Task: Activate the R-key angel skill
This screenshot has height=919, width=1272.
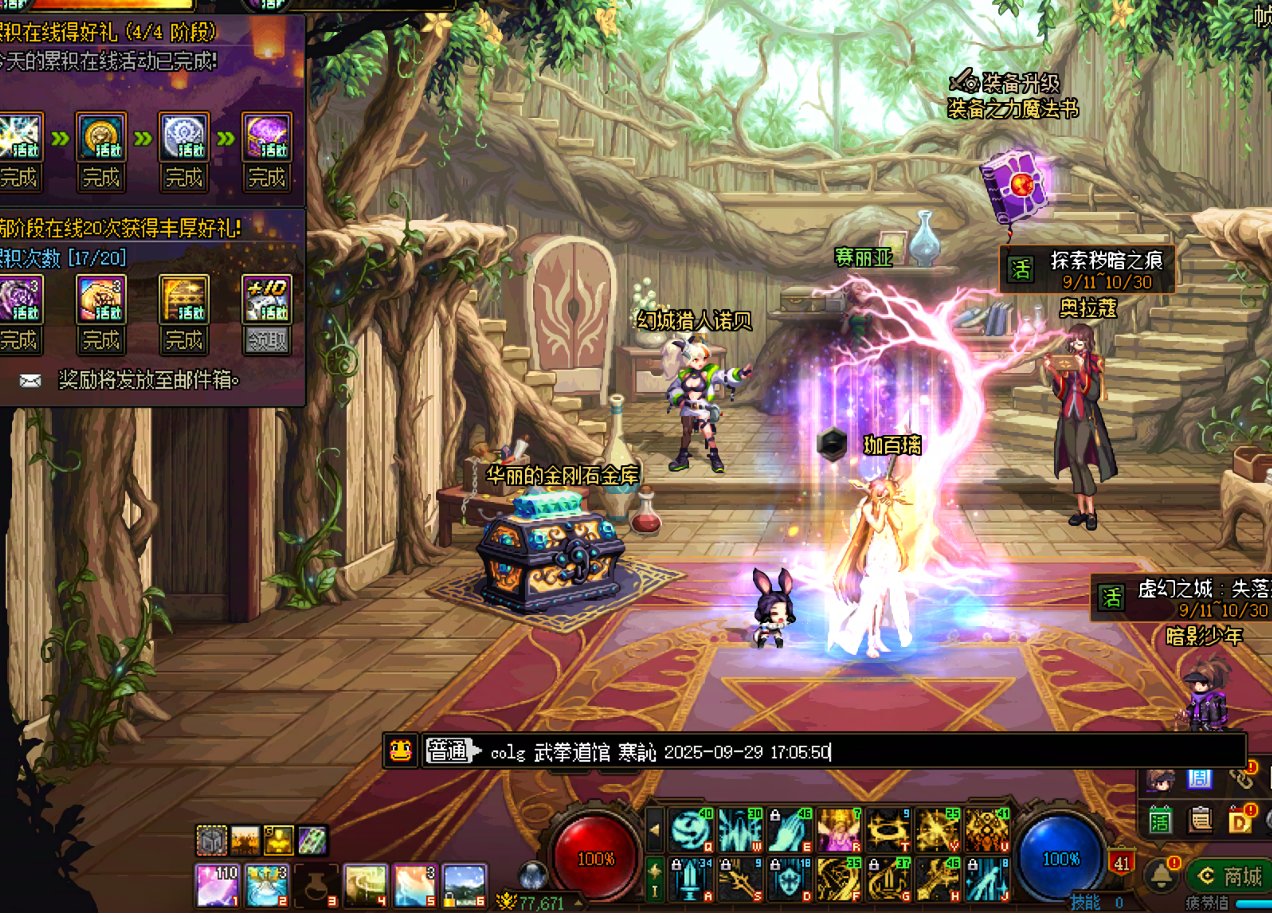Action: (838, 830)
